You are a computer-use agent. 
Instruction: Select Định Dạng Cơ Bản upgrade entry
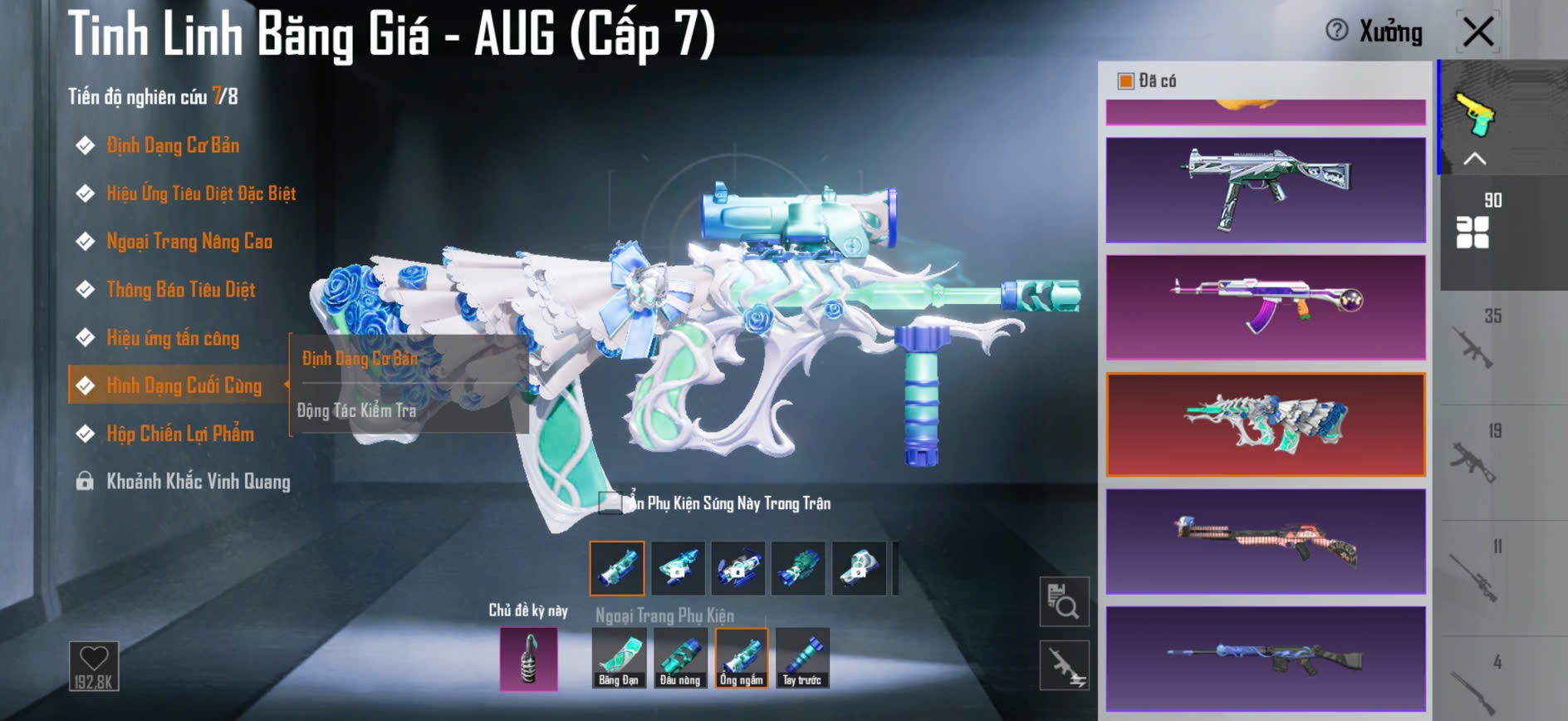click(173, 146)
